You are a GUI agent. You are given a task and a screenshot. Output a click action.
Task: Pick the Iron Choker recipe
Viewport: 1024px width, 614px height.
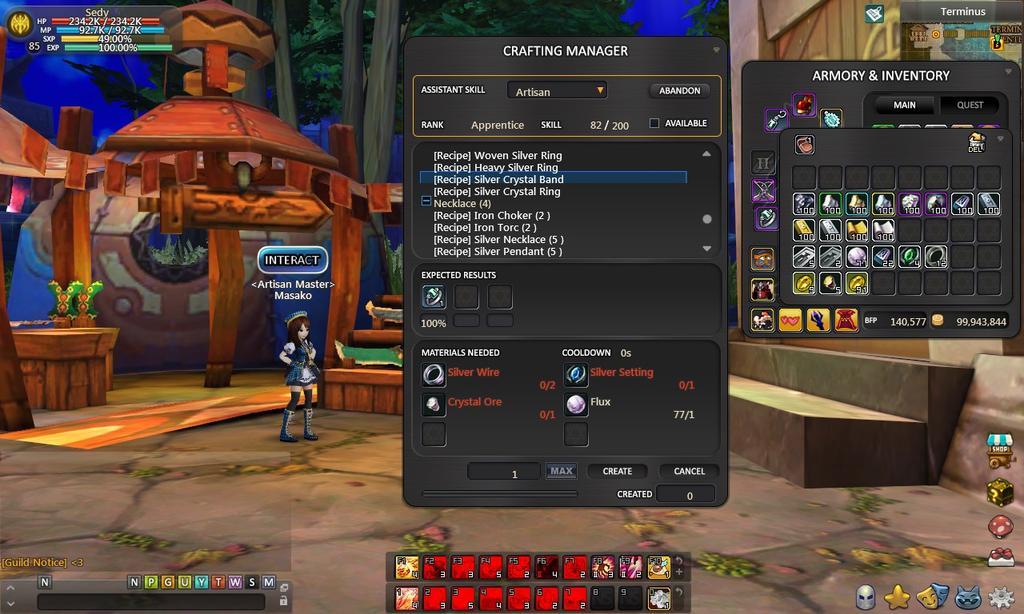point(491,216)
